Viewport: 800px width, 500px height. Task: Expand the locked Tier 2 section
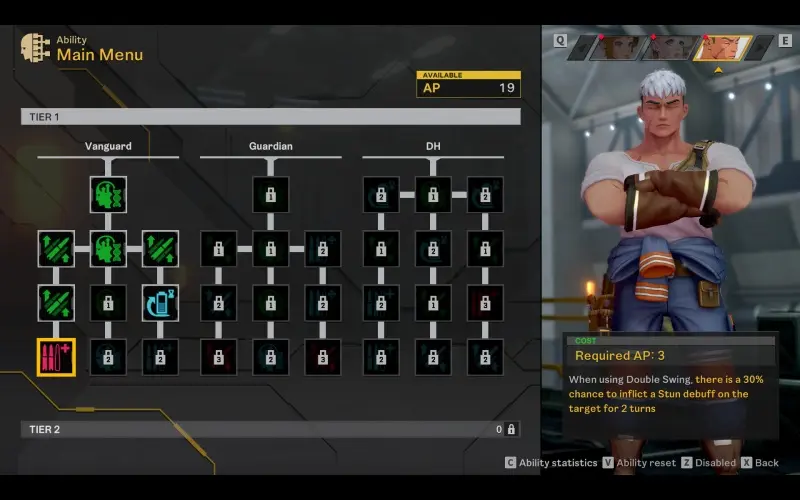pos(270,429)
